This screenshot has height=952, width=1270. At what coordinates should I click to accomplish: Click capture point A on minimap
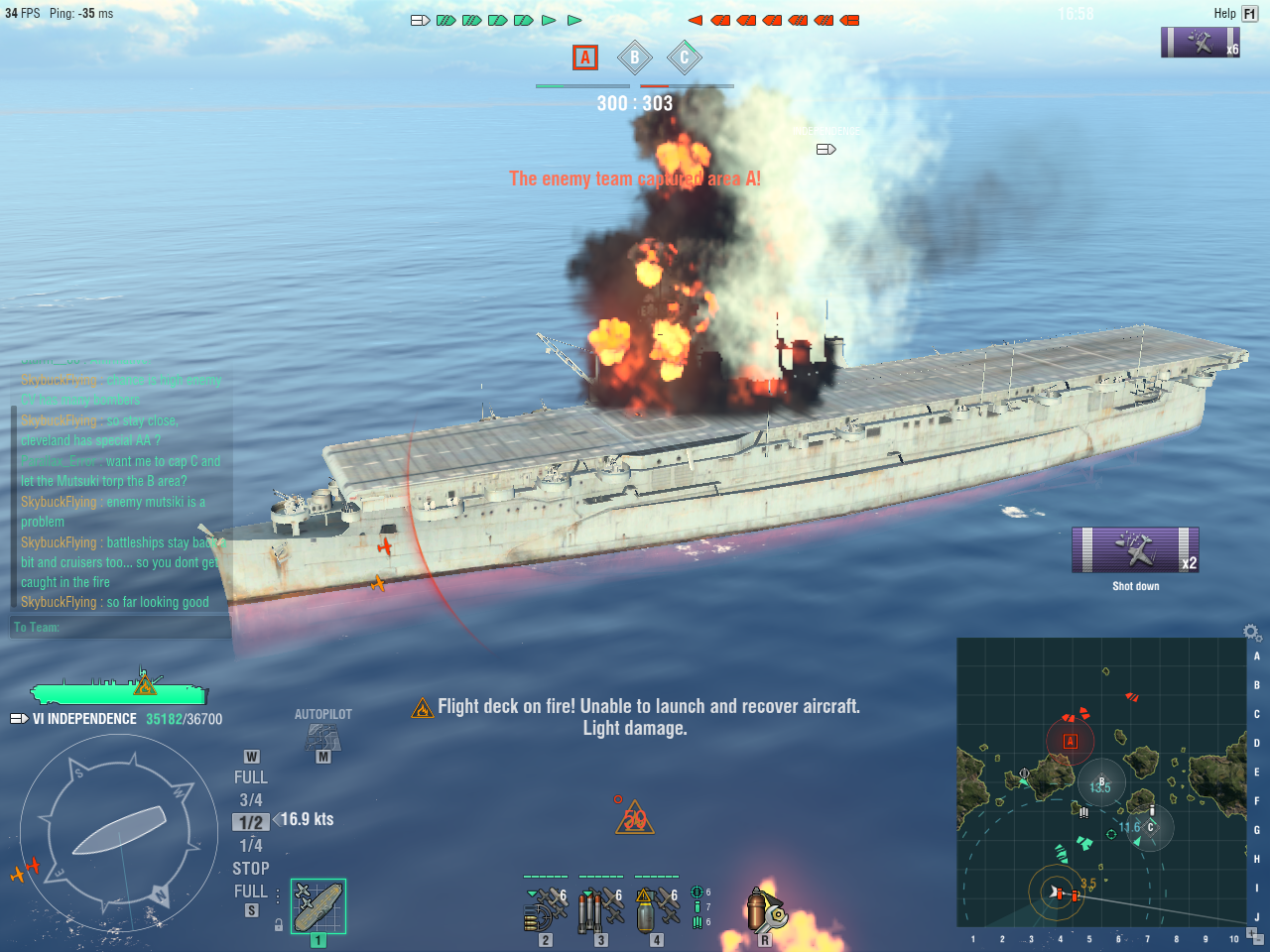click(x=1070, y=741)
